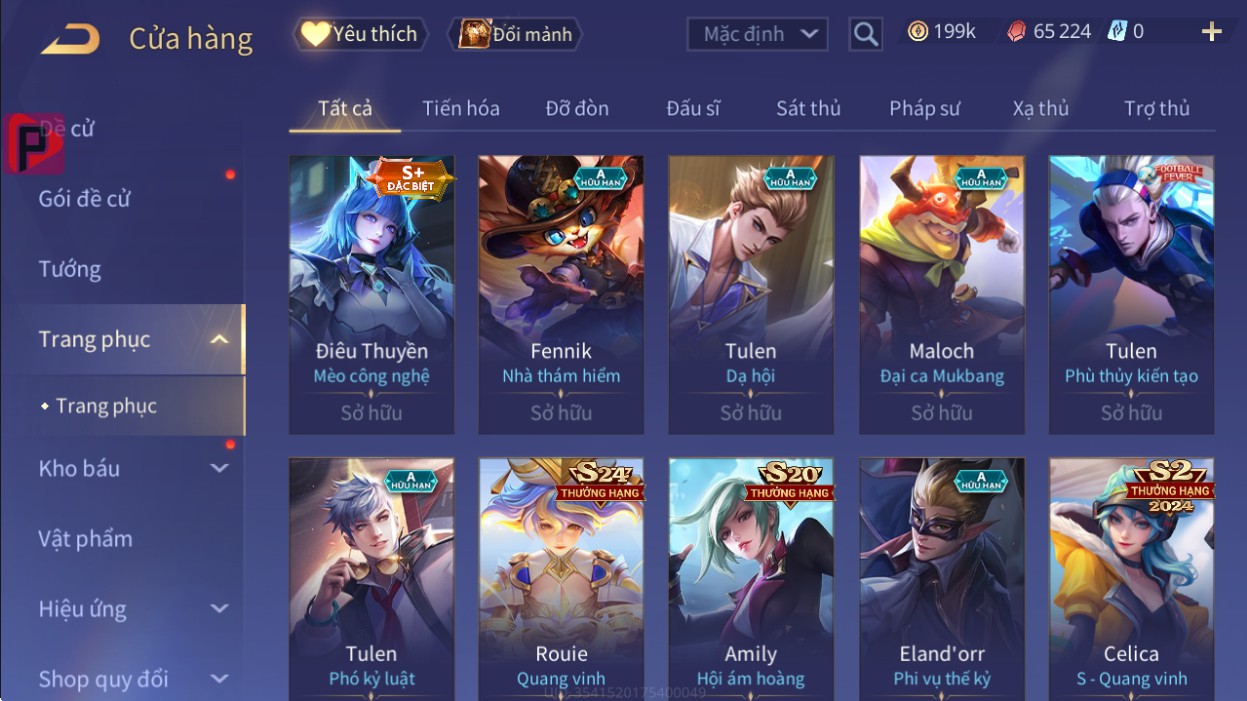Add currency with the plus button

[1211, 32]
